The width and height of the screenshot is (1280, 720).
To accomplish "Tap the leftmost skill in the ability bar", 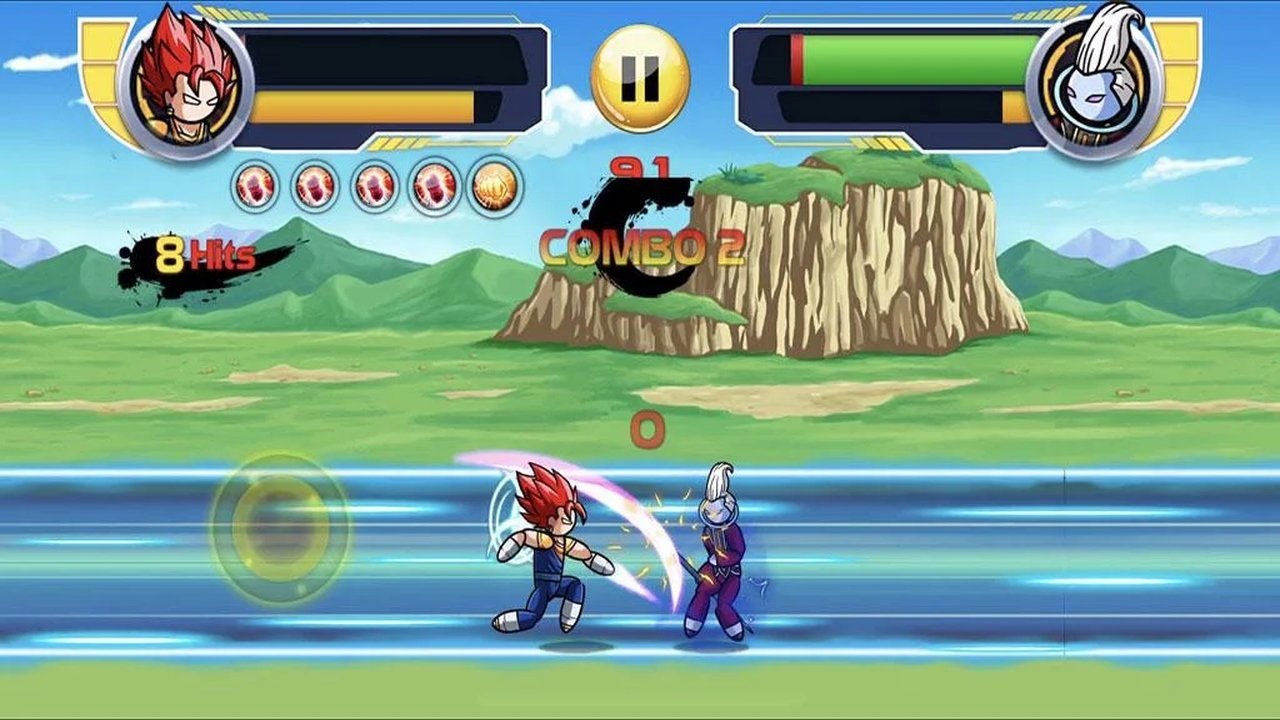I will [254, 186].
